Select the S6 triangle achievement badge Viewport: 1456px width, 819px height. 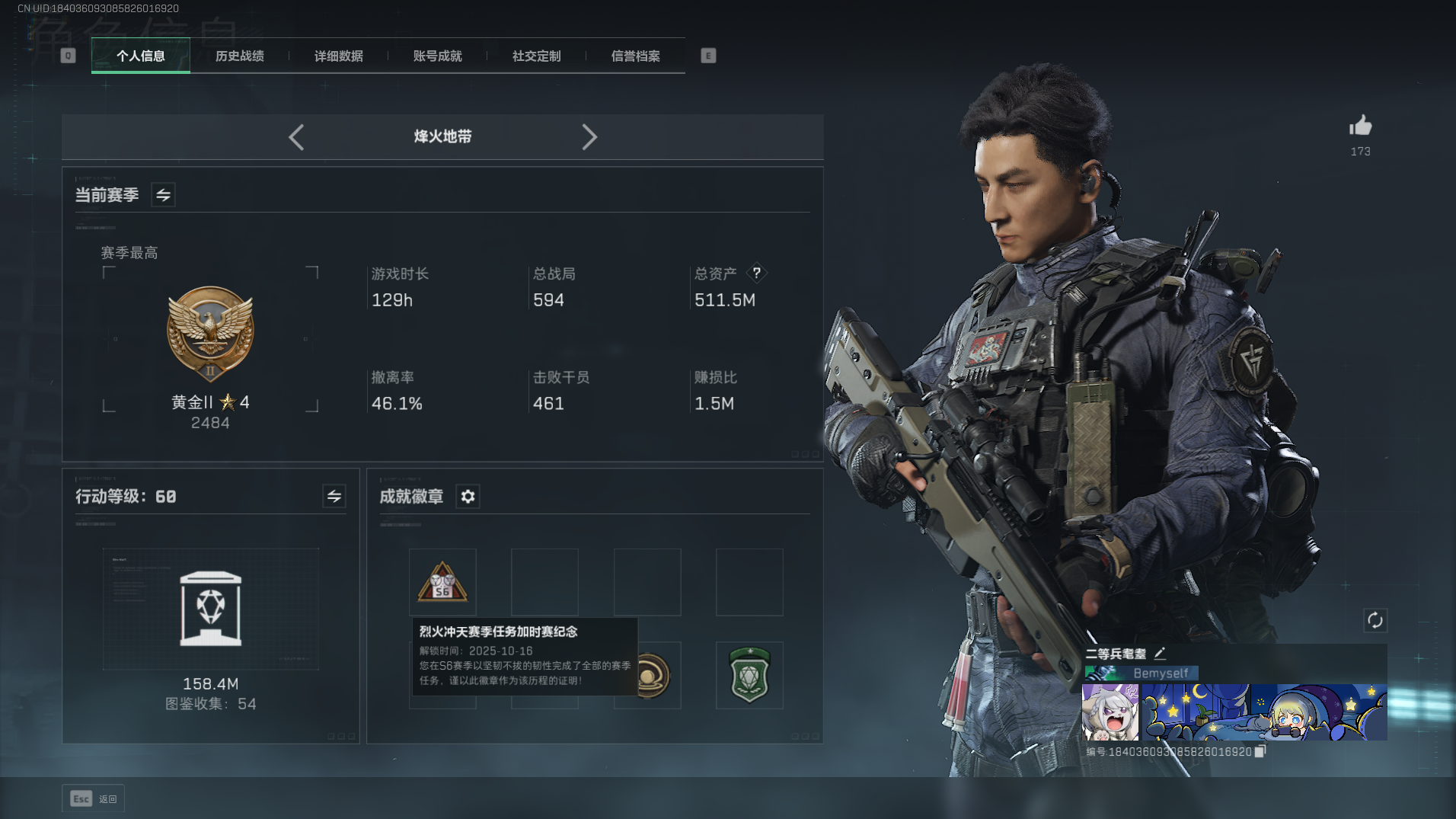click(x=442, y=582)
